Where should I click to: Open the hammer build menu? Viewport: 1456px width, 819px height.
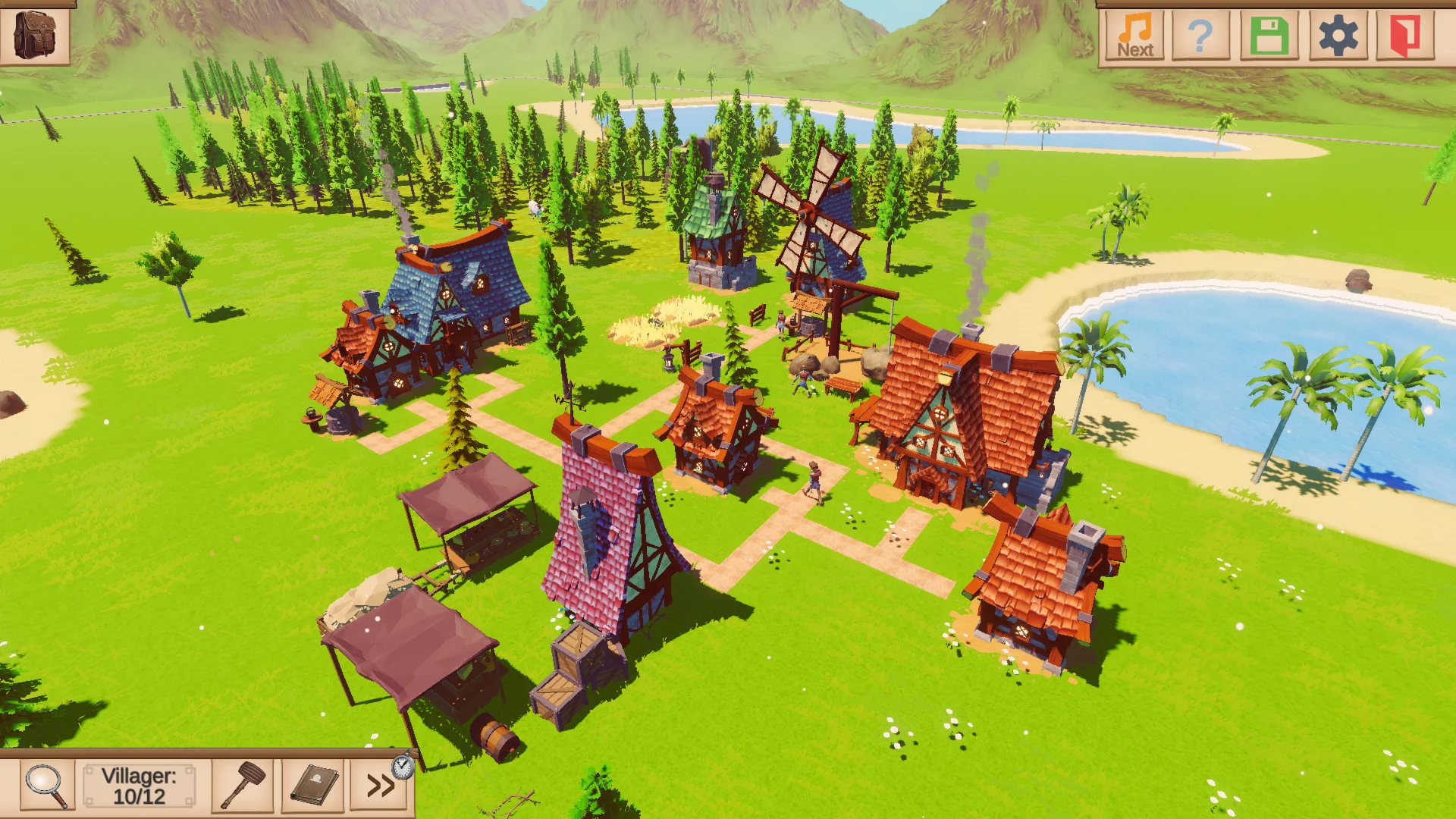(x=243, y=784)
